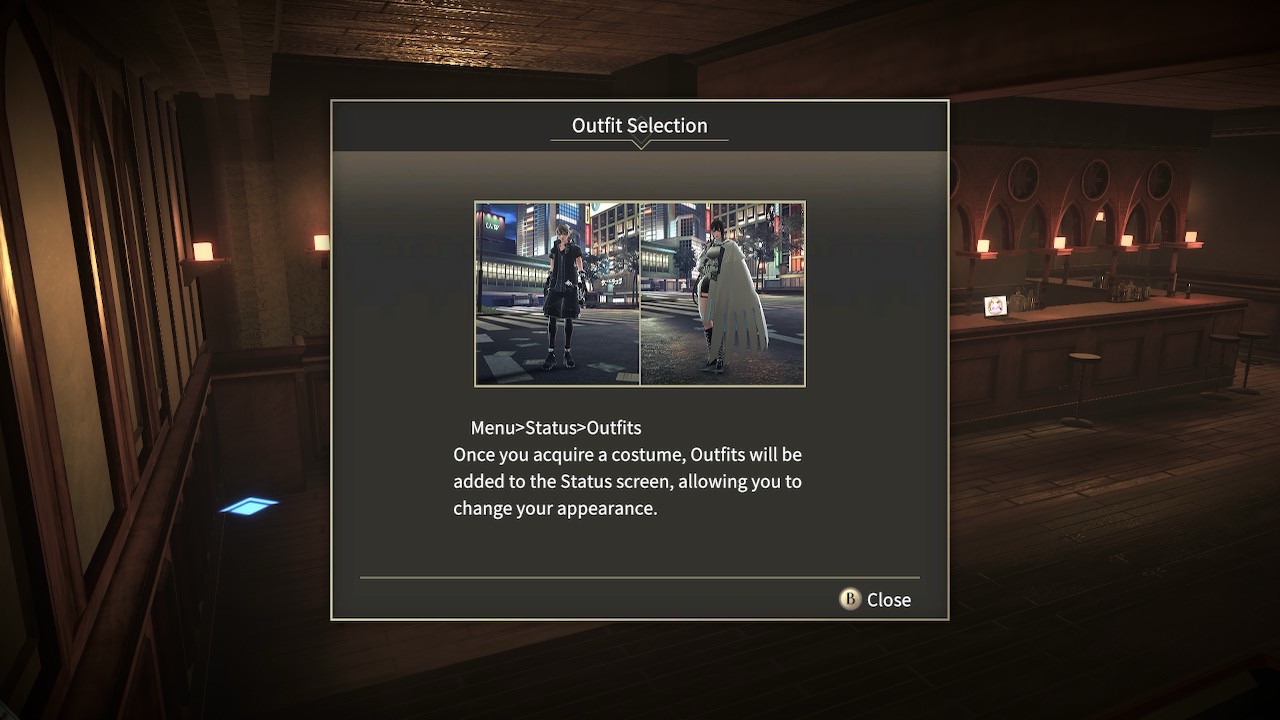Toggle the Outfit Selection dialog header
The height and width of the screenshot is (720, 1280).
639,125
